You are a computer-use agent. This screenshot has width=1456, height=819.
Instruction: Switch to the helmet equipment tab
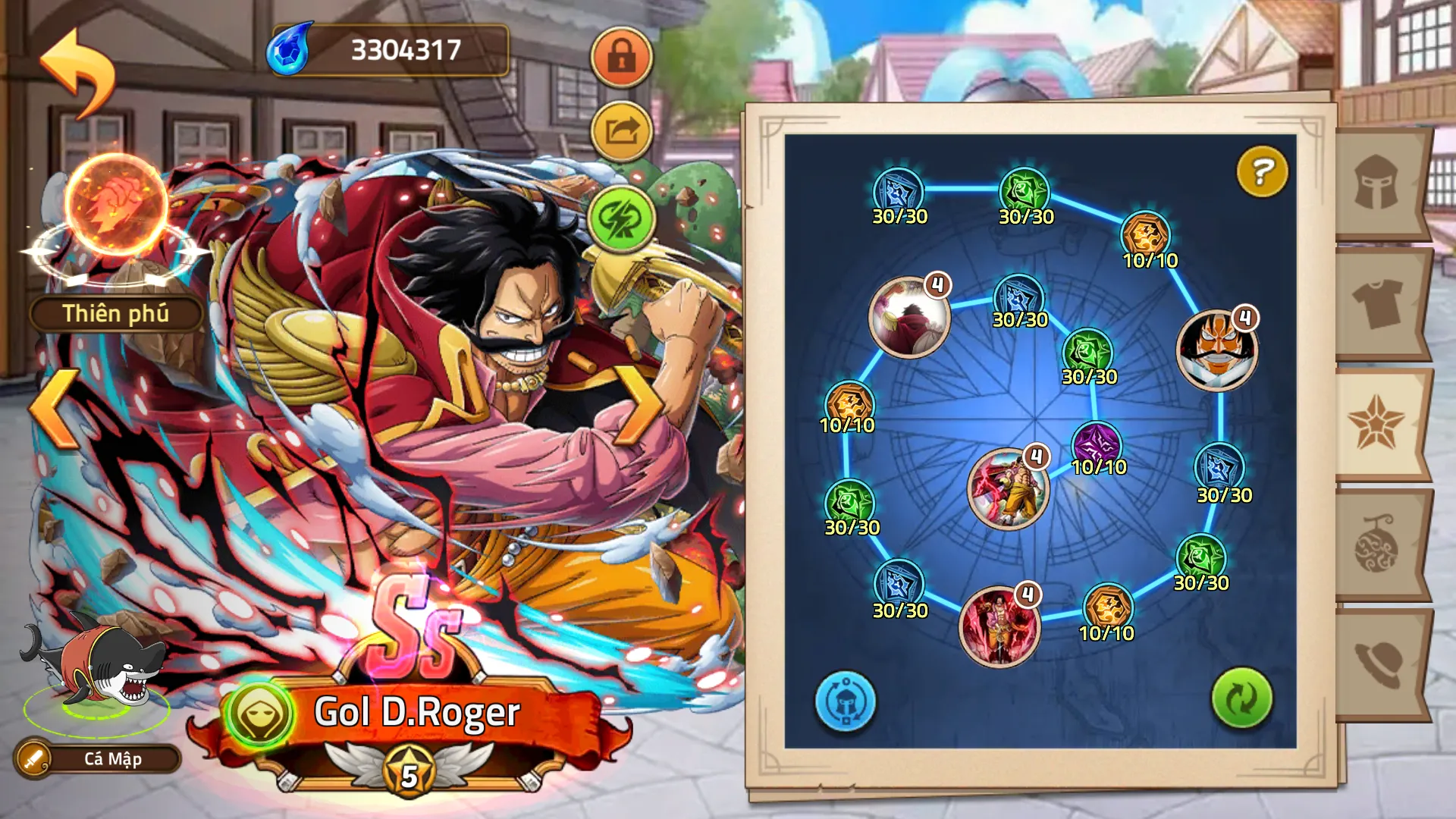(1376, 184)
